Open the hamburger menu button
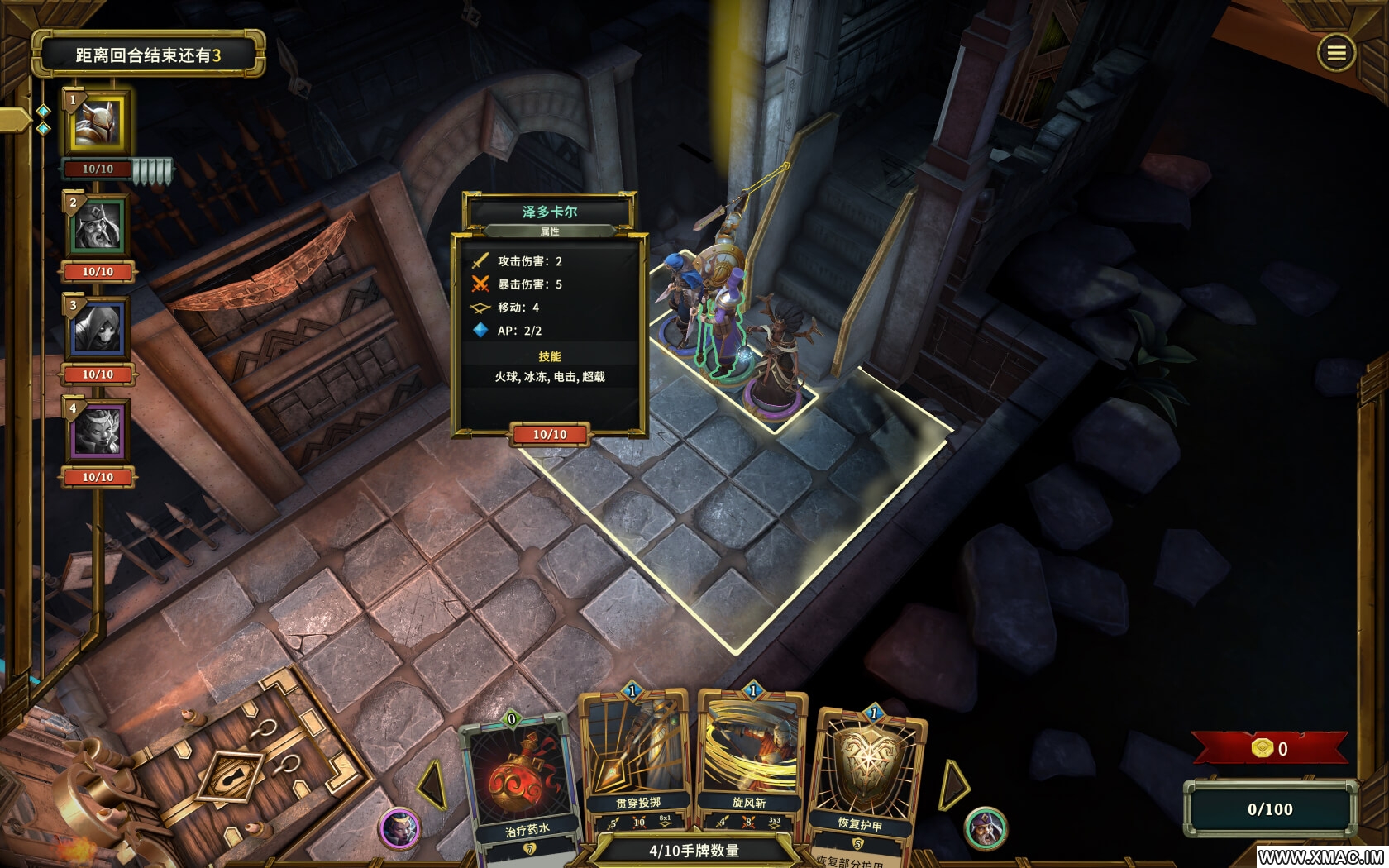Screen dimensions: 1389x868 click(x=1336, y=54)
